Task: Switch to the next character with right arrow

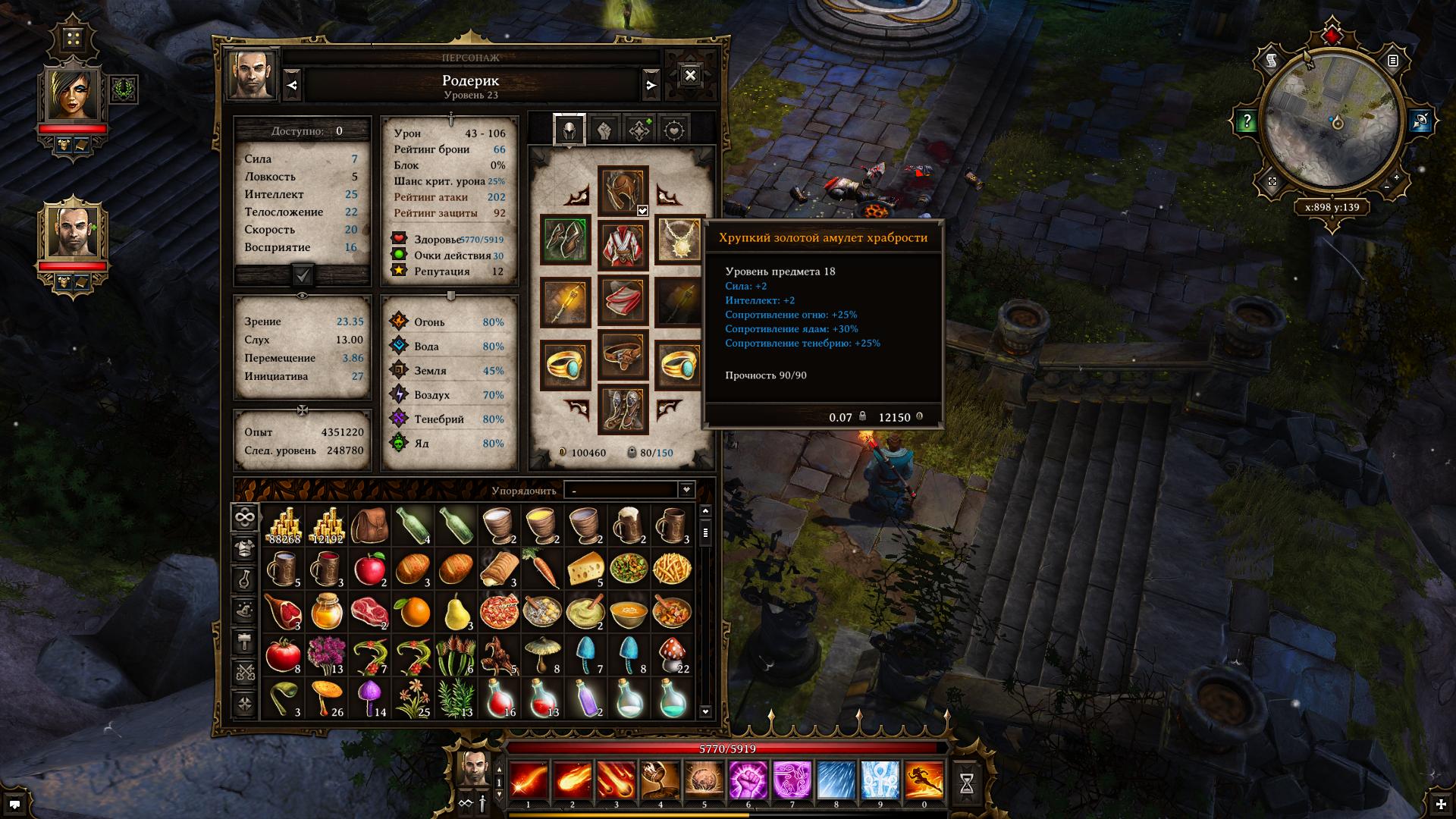Action: (651, 86)
